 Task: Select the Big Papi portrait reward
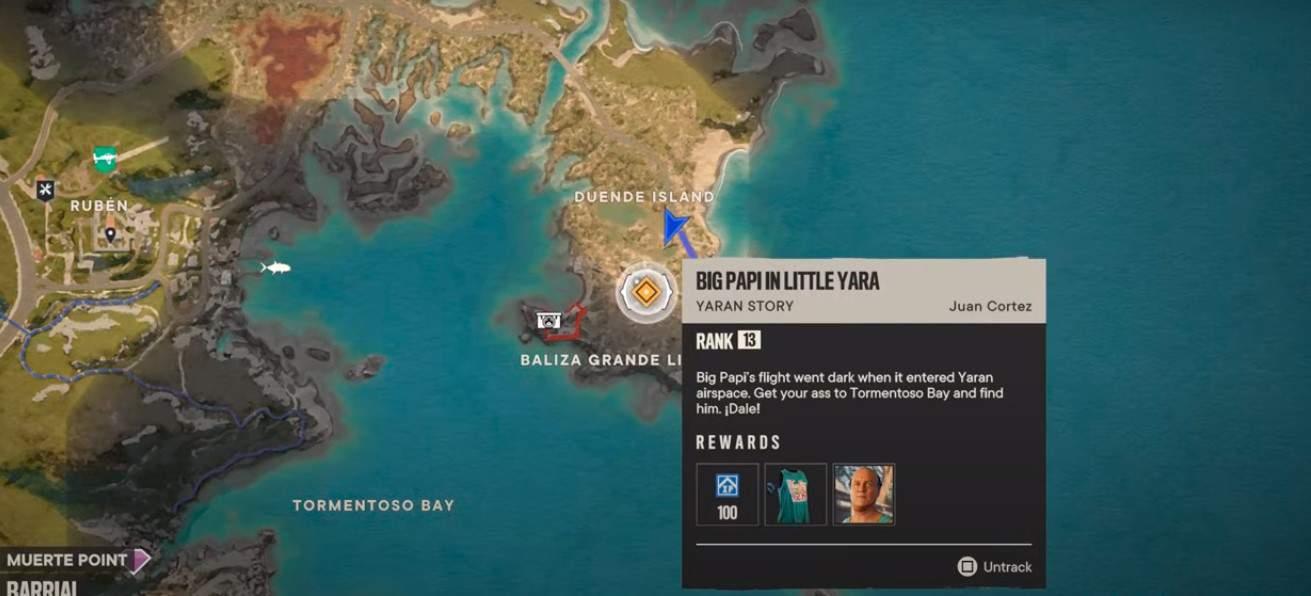pyautogui.click(x=863, y=494)
